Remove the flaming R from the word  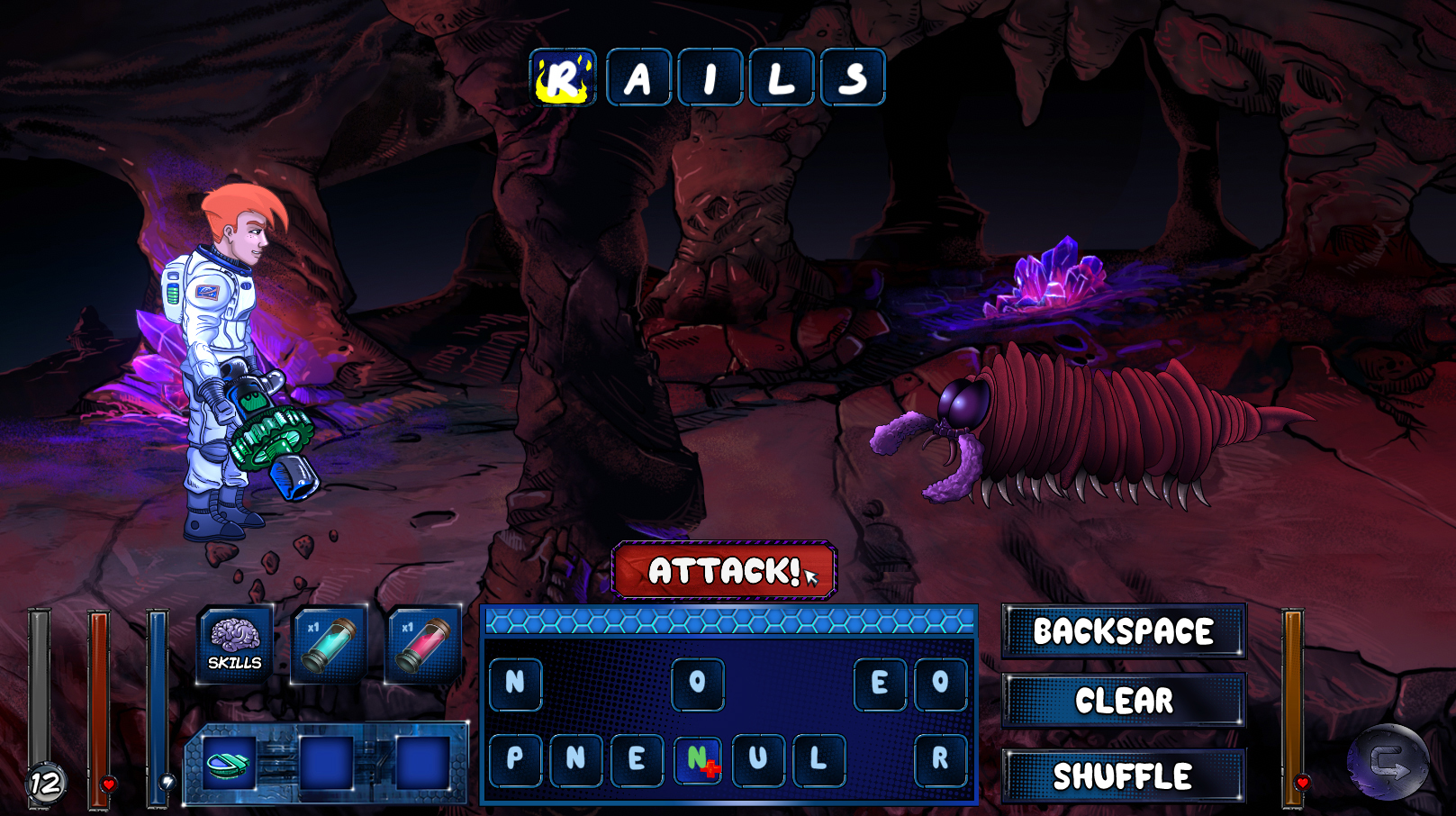tap(563, 77)
